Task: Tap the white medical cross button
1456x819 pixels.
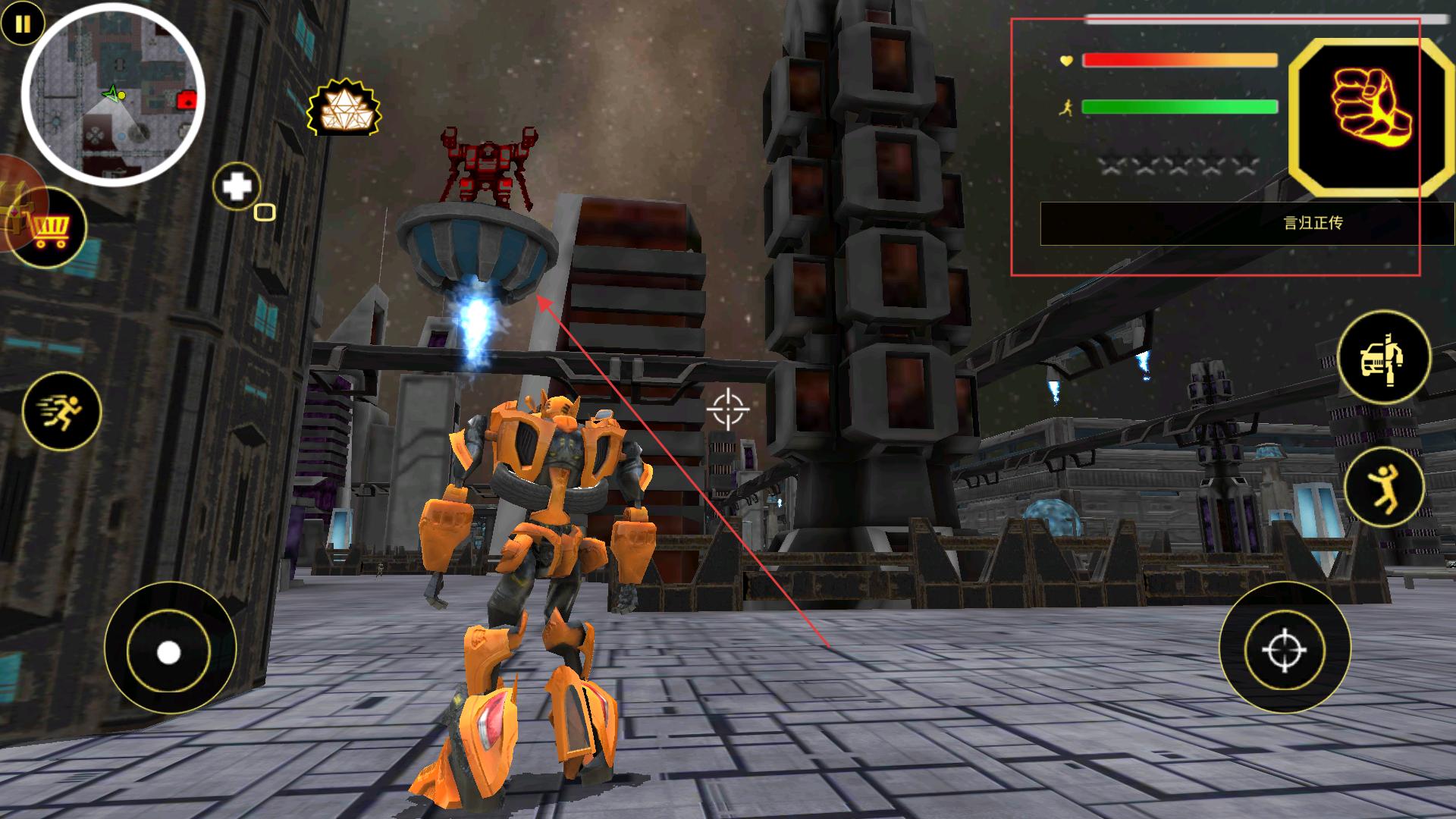Action: (x=237, y=187)
